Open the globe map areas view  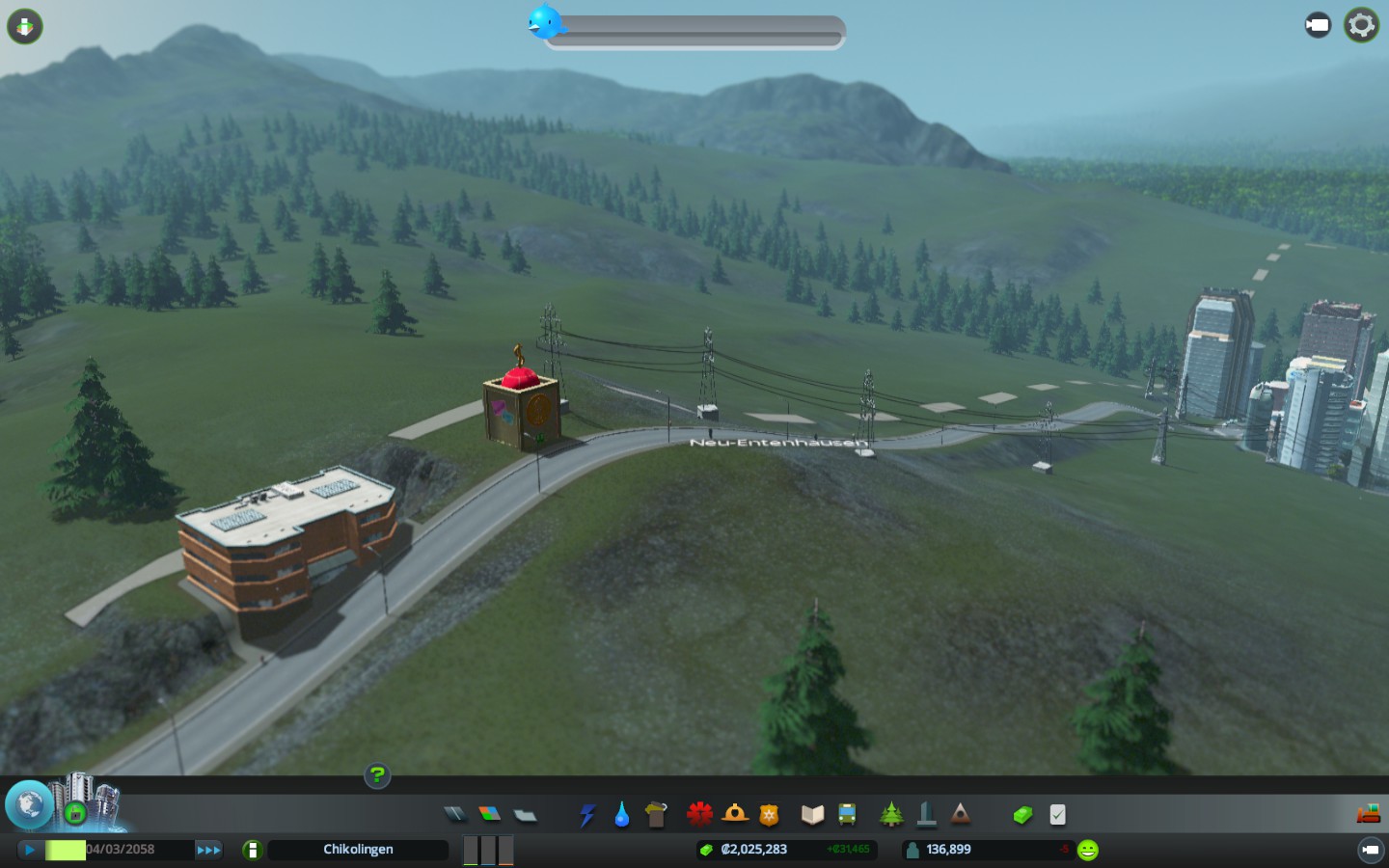pos(29,804)
